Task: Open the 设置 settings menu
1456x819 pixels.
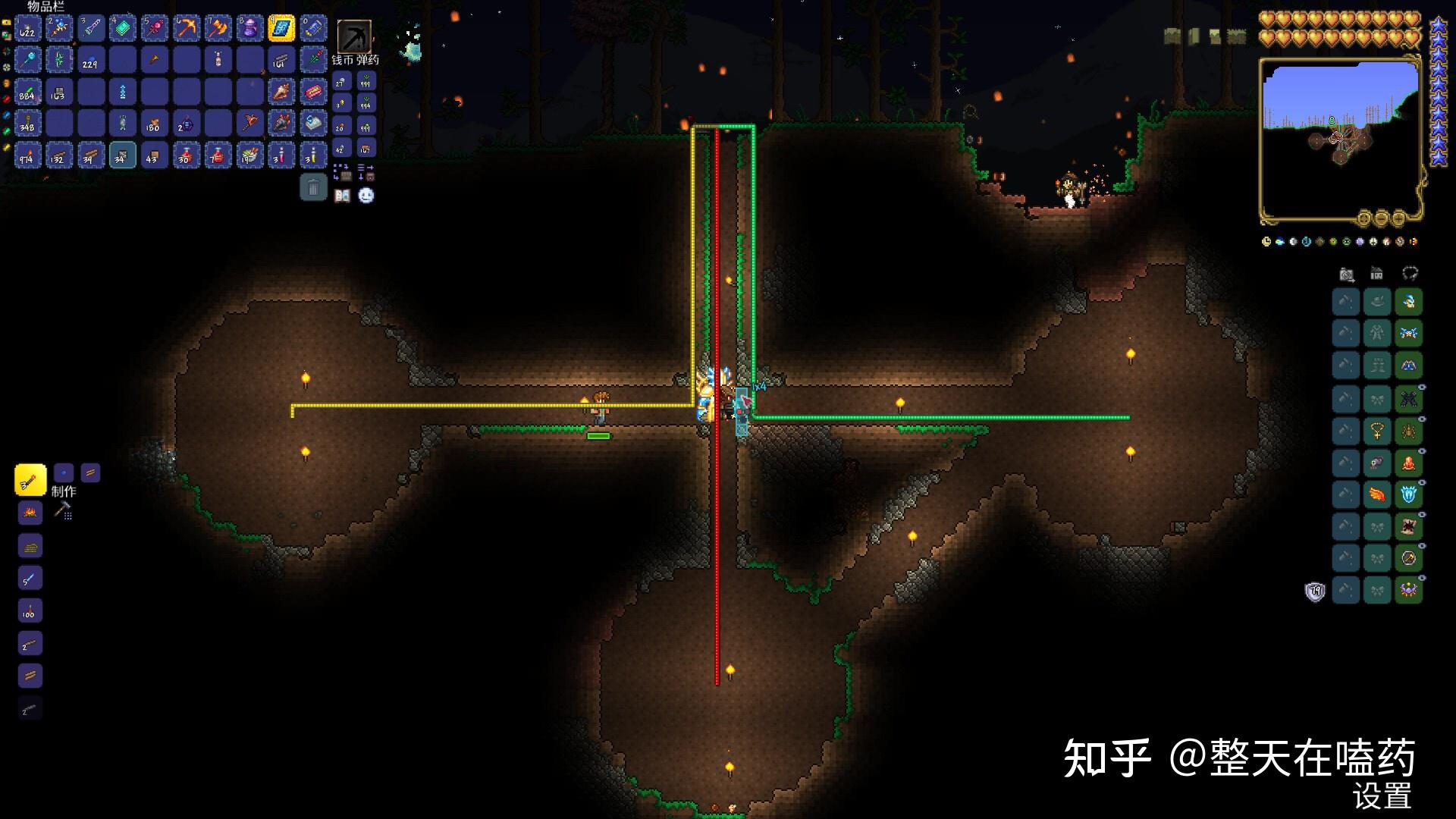Action: (x=1382, y=796)
